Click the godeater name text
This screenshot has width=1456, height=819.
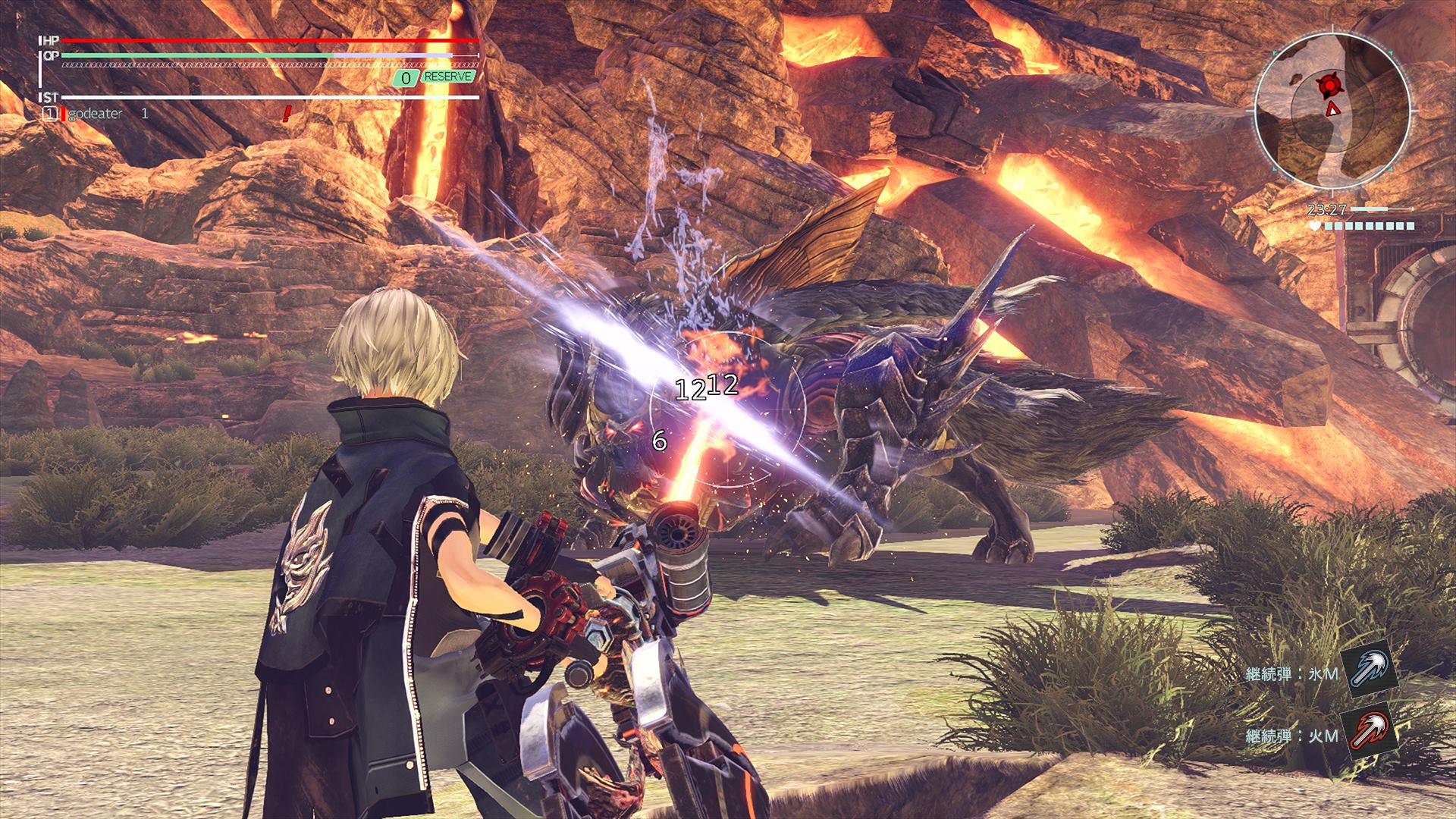93,114
